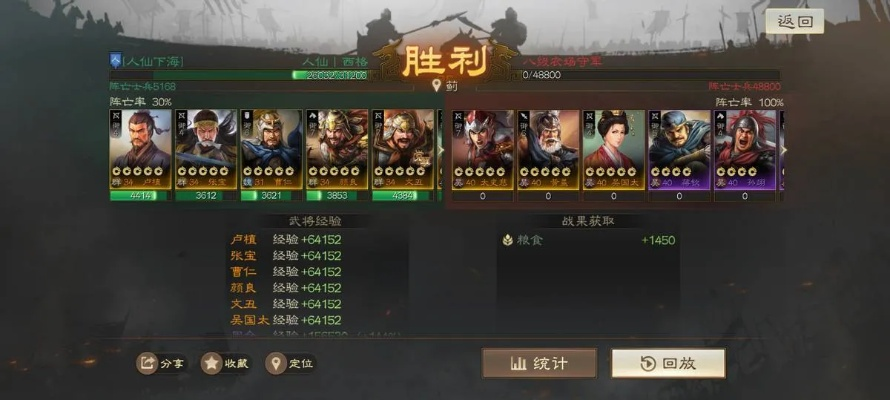Select the 孙坚 enemy hero card
This screenshot has width=890, height=400.
click(745, 148)
